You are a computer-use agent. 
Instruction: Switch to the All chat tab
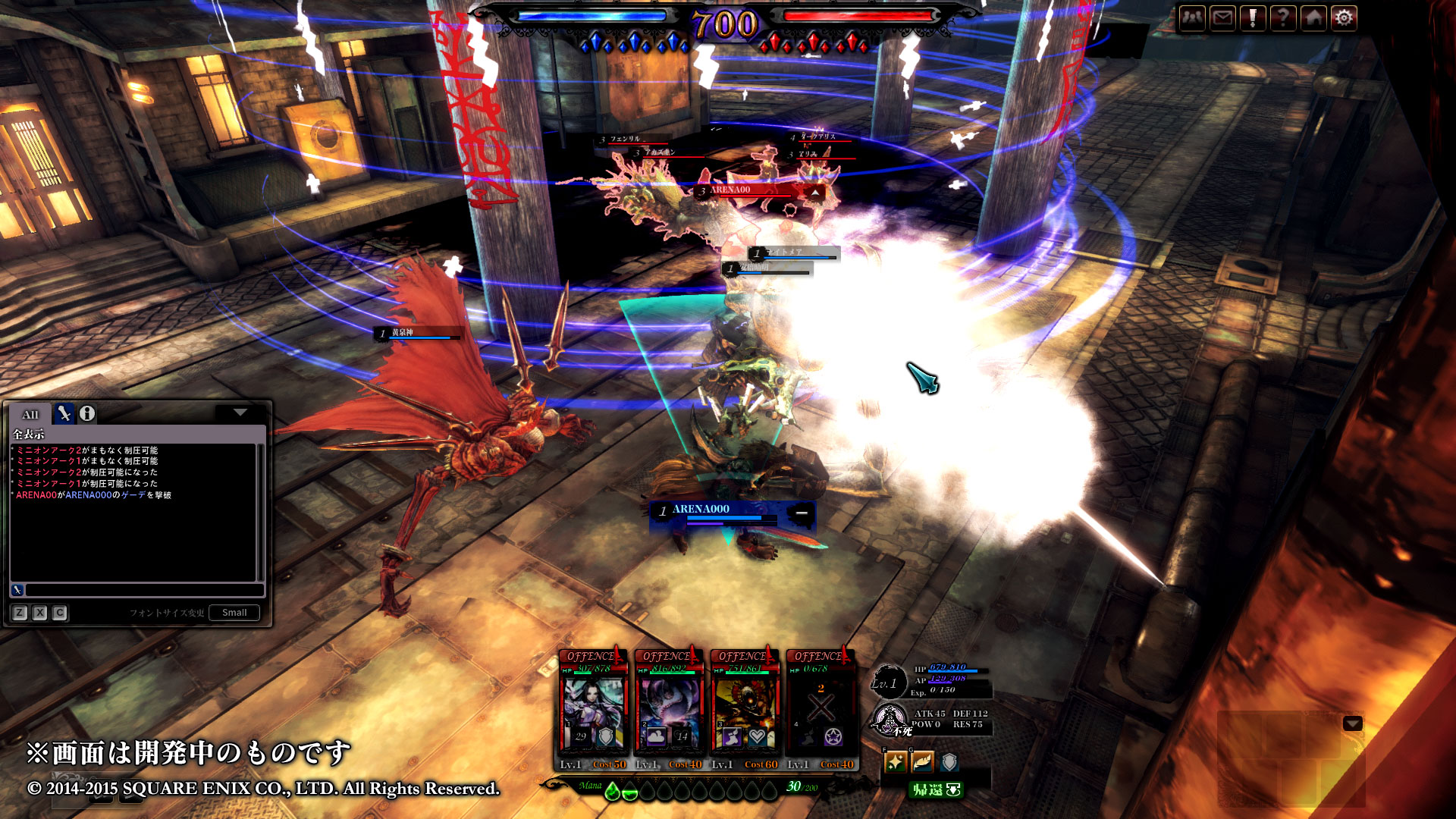point(30,414)
